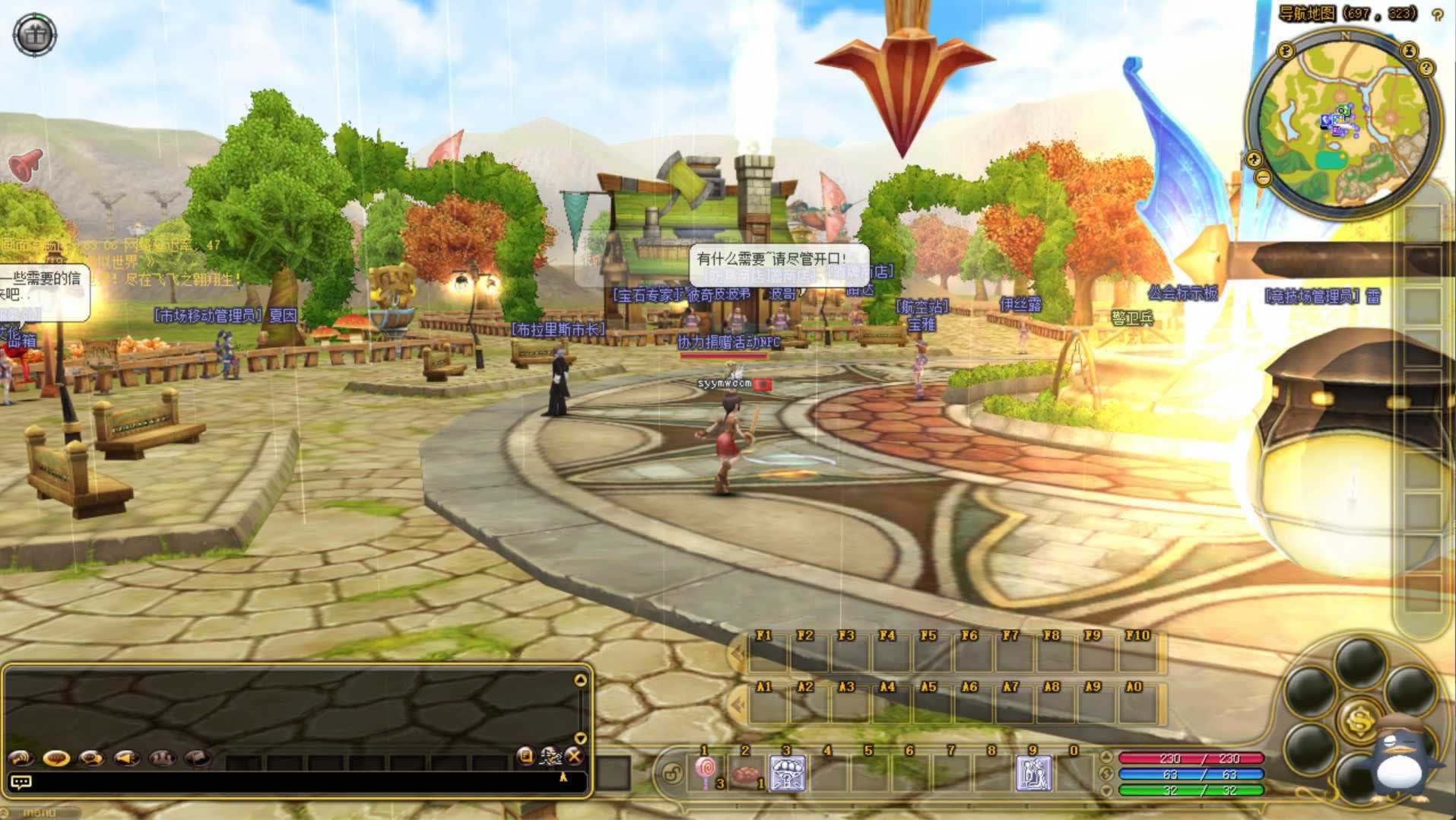Viewport: 1456px width, 820px height.
Task: Close the chat window with X button
Action: [575, 756]
